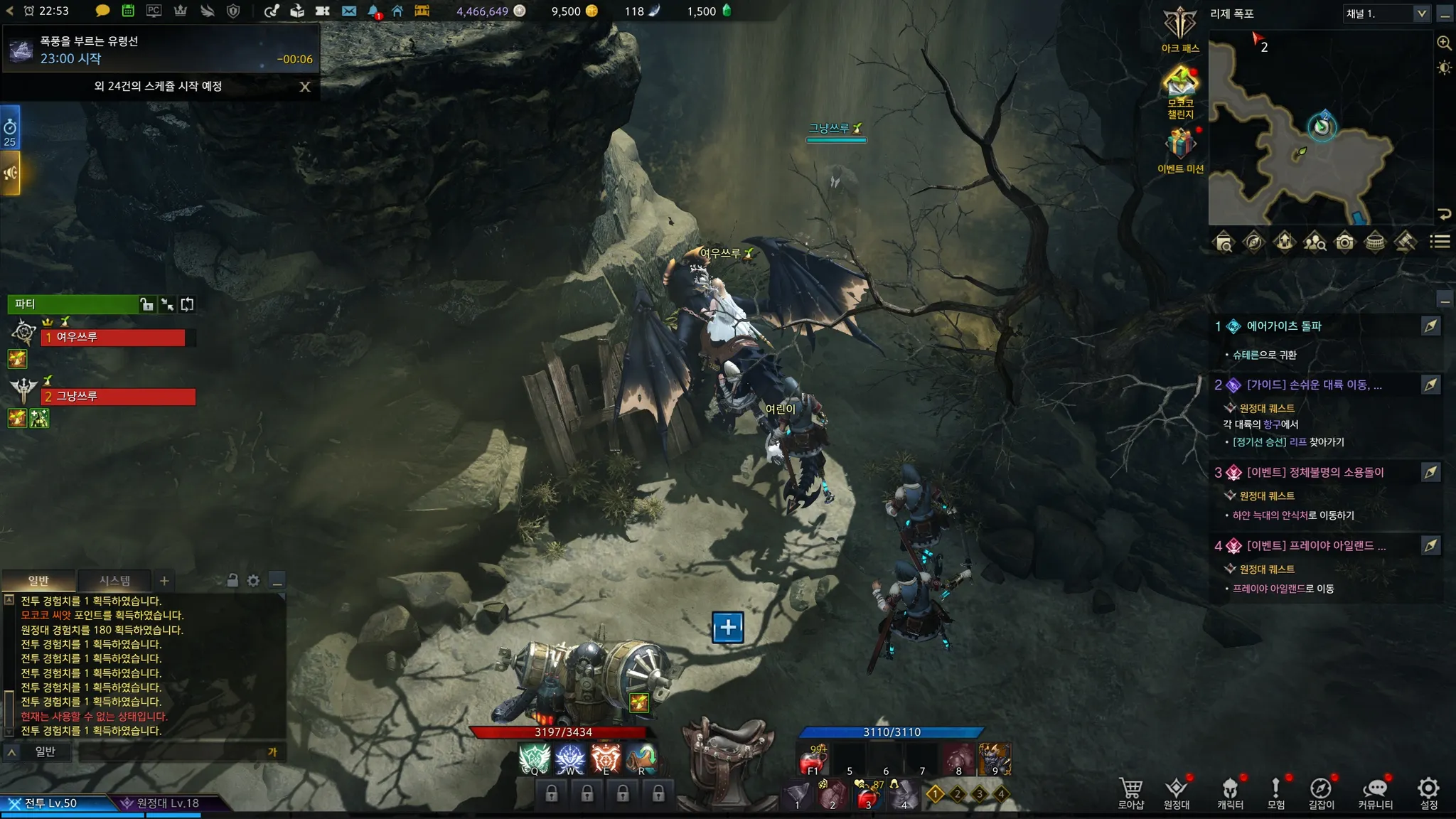The width and height of the screenshot is (1456, 819).
Task: Open the mail envelope icon
Action: 349,11
